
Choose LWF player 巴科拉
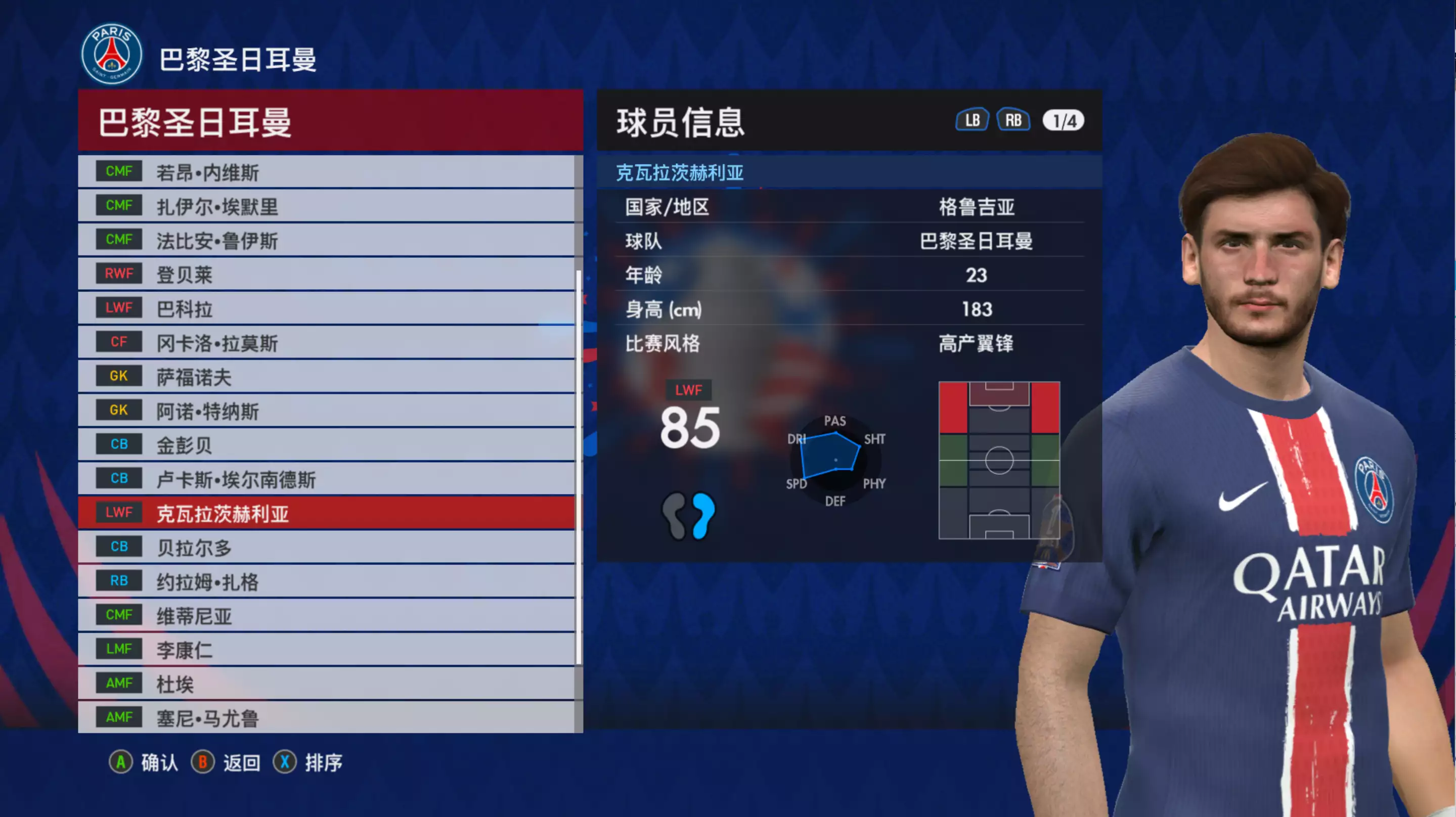pos(326,308)
